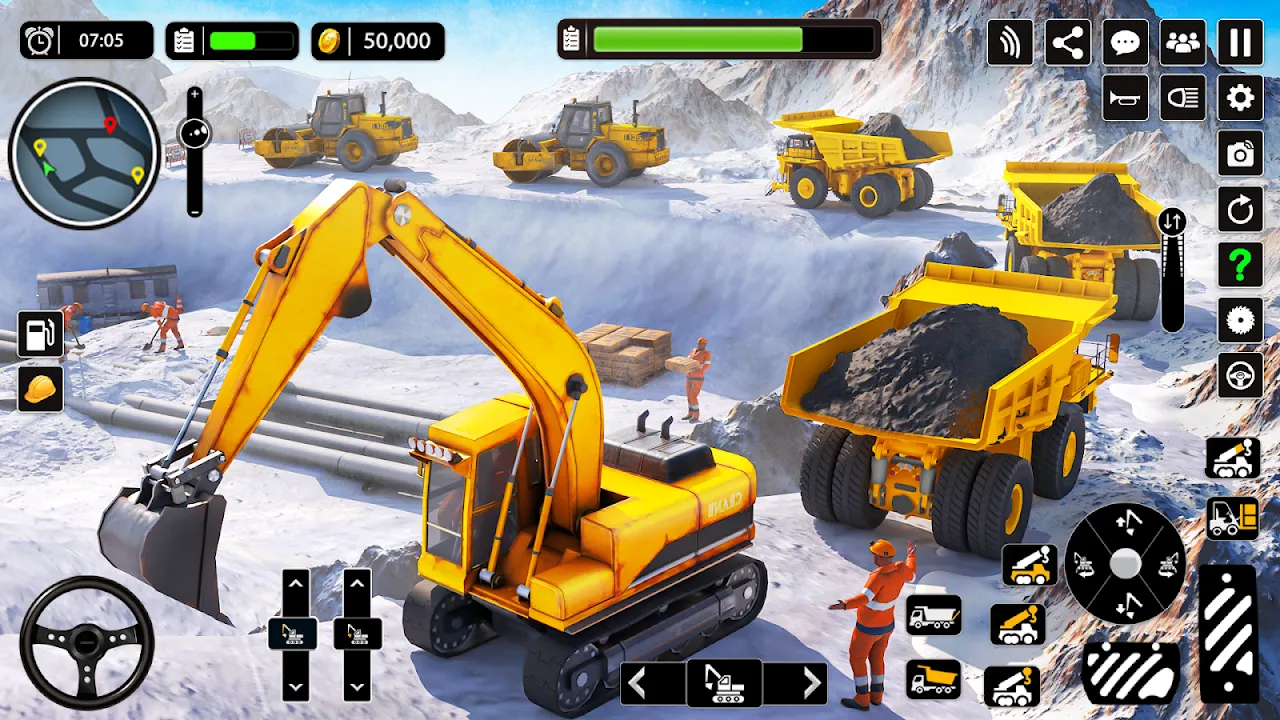The image size is (1280, 720).
Task: Tap the hard hat icon
Action: point(41,390)
